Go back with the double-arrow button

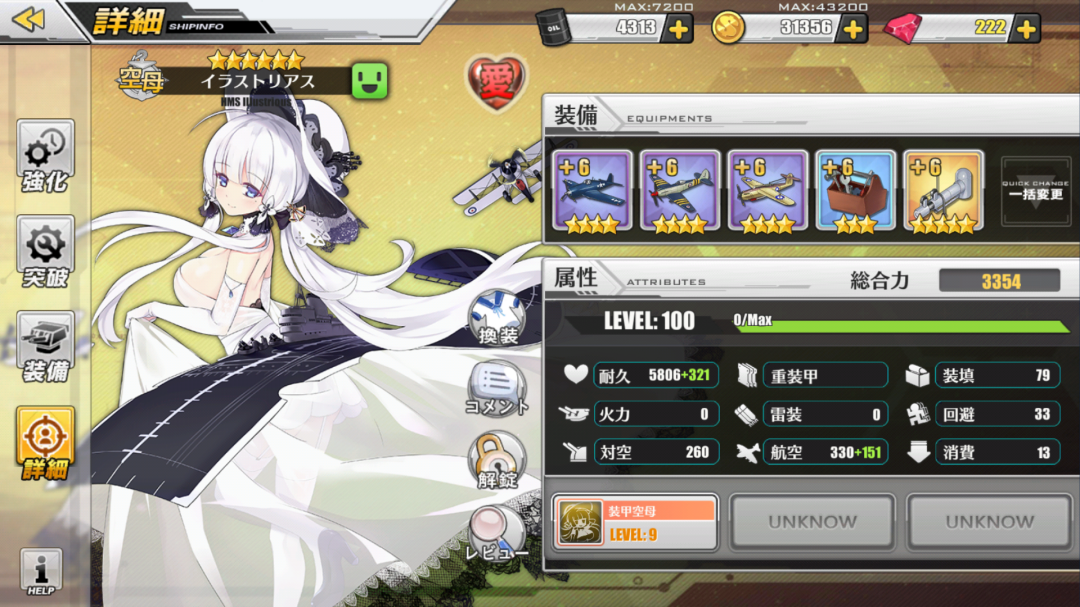pyautogui.click(x=28, y=19)
